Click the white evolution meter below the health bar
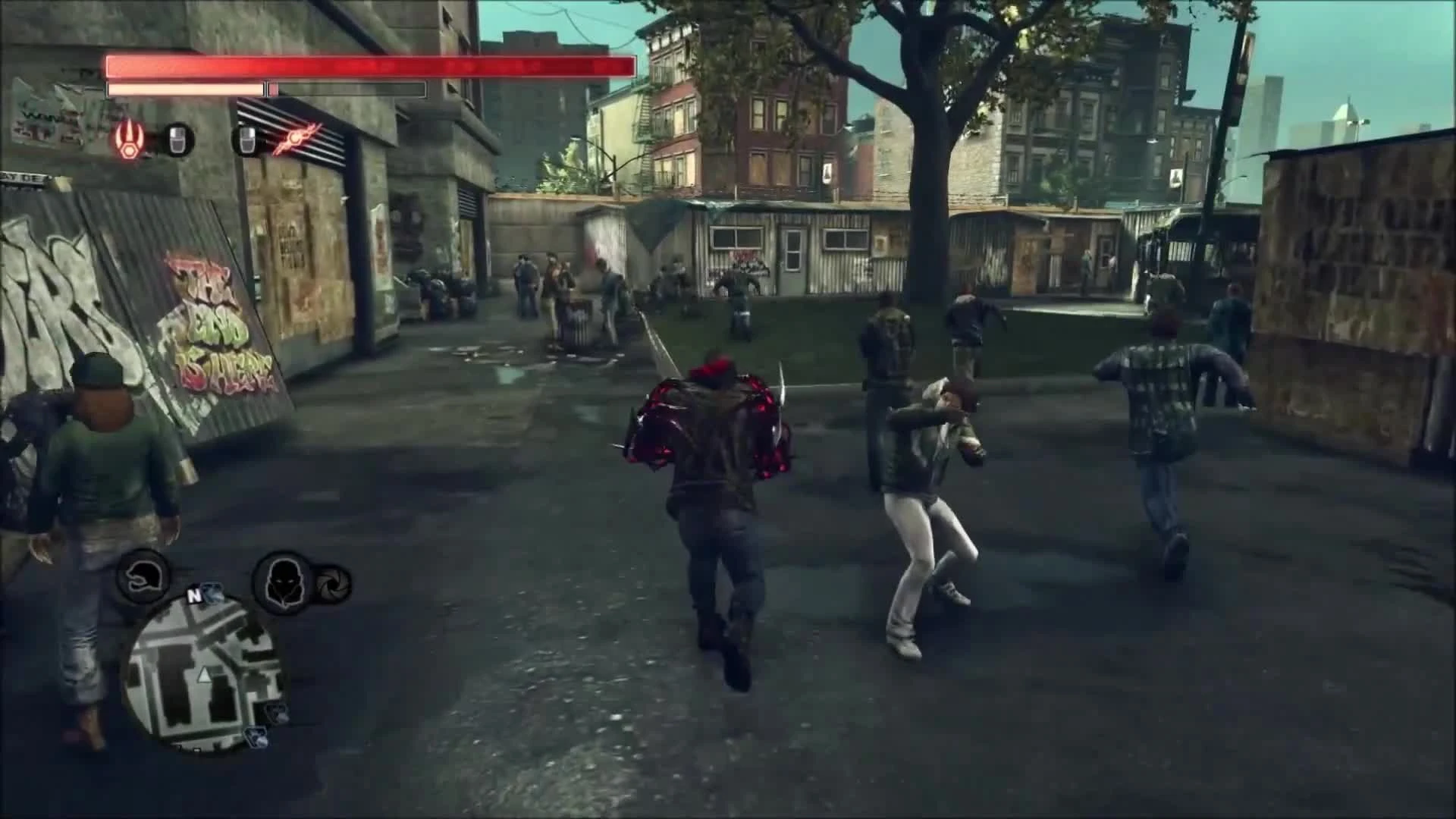The image size is (1456, 819). [186, 89]
